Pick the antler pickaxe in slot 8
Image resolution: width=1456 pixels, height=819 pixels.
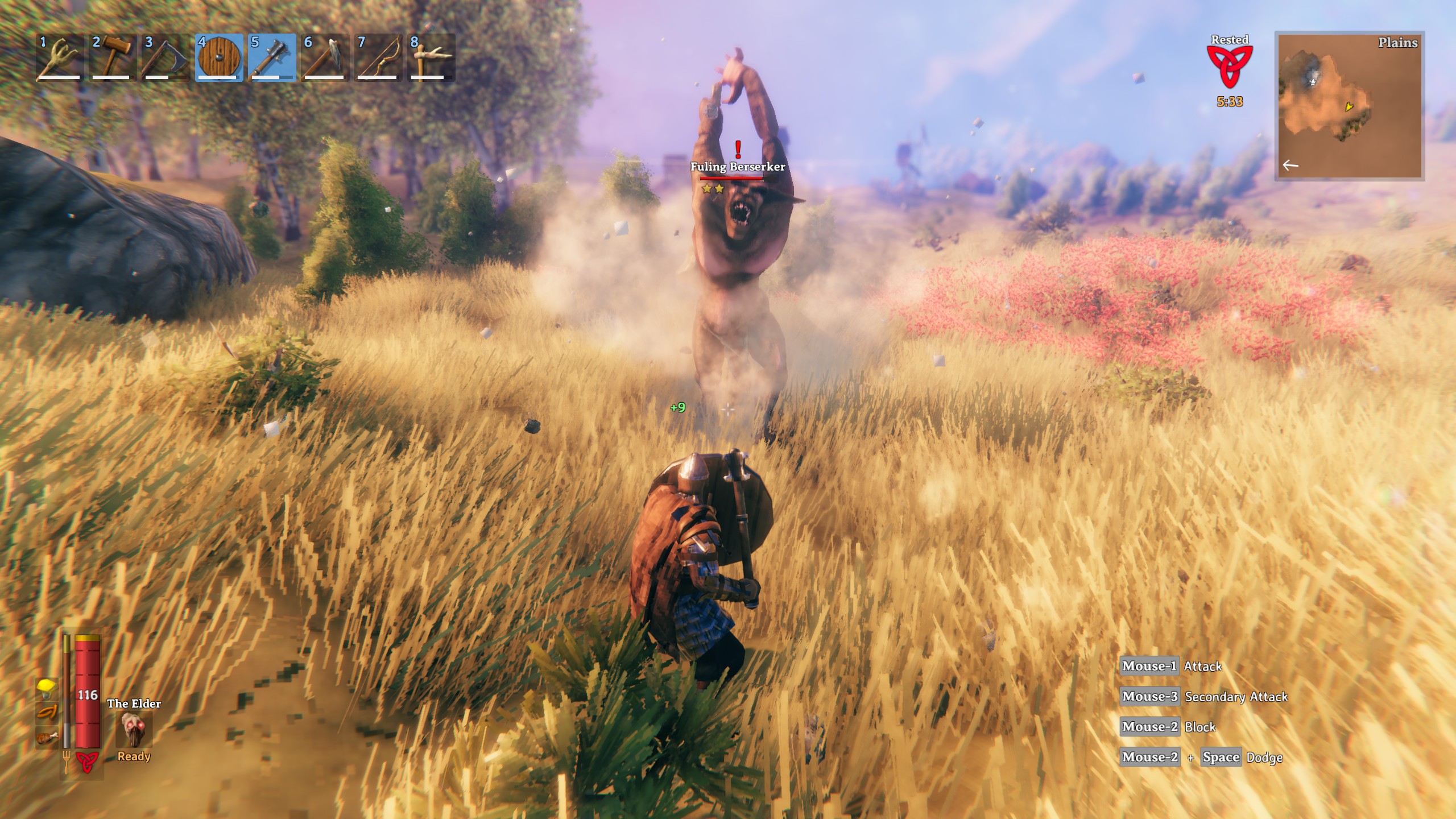point(431,58)
